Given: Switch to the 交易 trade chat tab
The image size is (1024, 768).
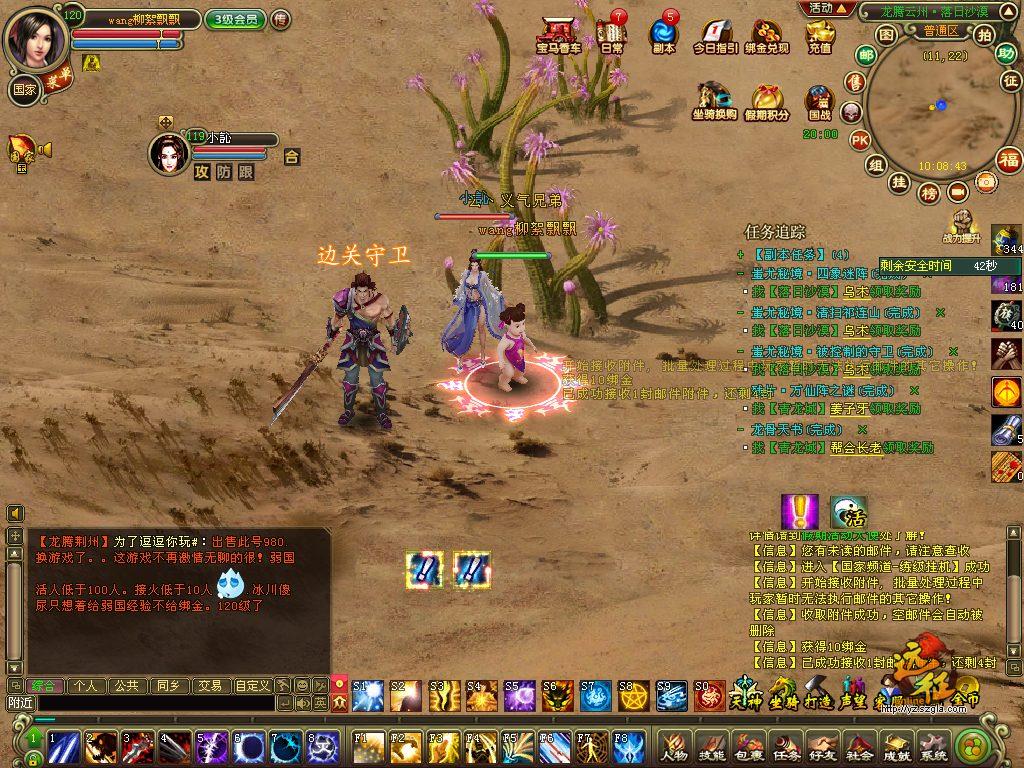Looking at the screenshot, I should coord(209,686).
